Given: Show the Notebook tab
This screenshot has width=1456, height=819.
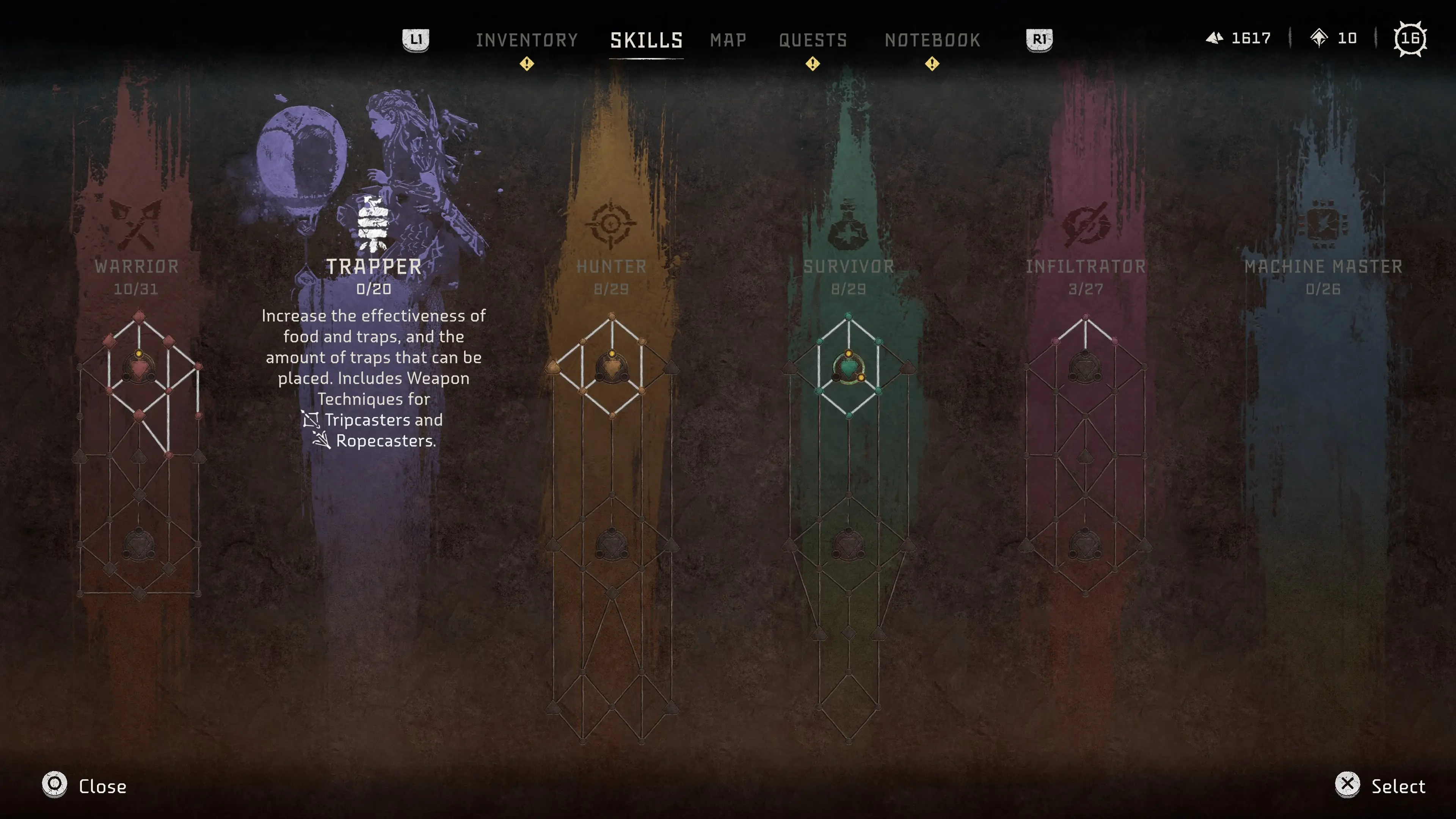Looking at the screenshot, I should point(932,40).
